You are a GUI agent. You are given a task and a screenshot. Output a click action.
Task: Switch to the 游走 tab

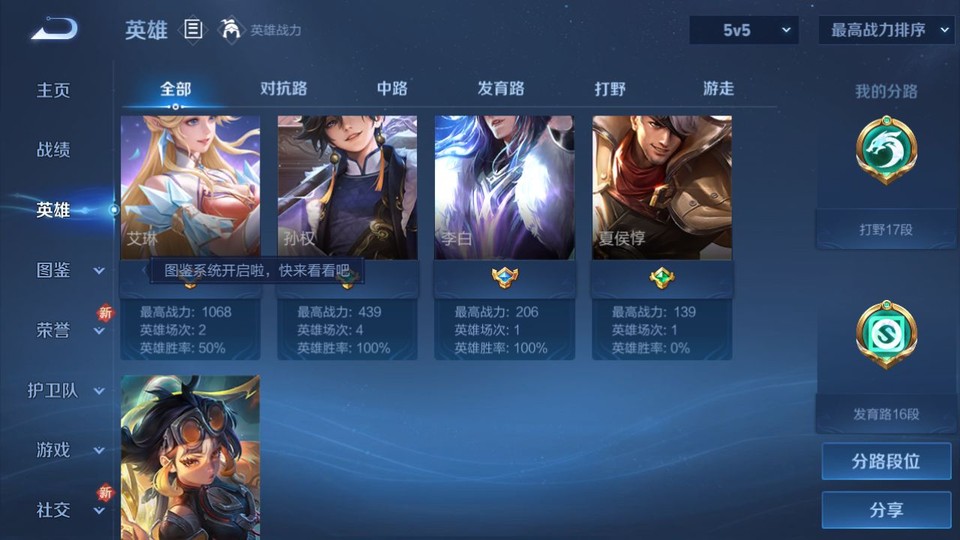click(x=718, y=88)
